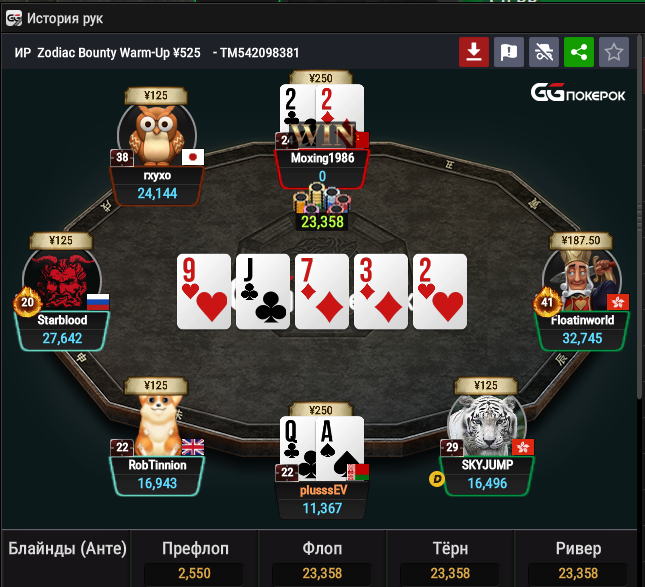View the Ривер street
645x587 pixels.
[578, 549]
